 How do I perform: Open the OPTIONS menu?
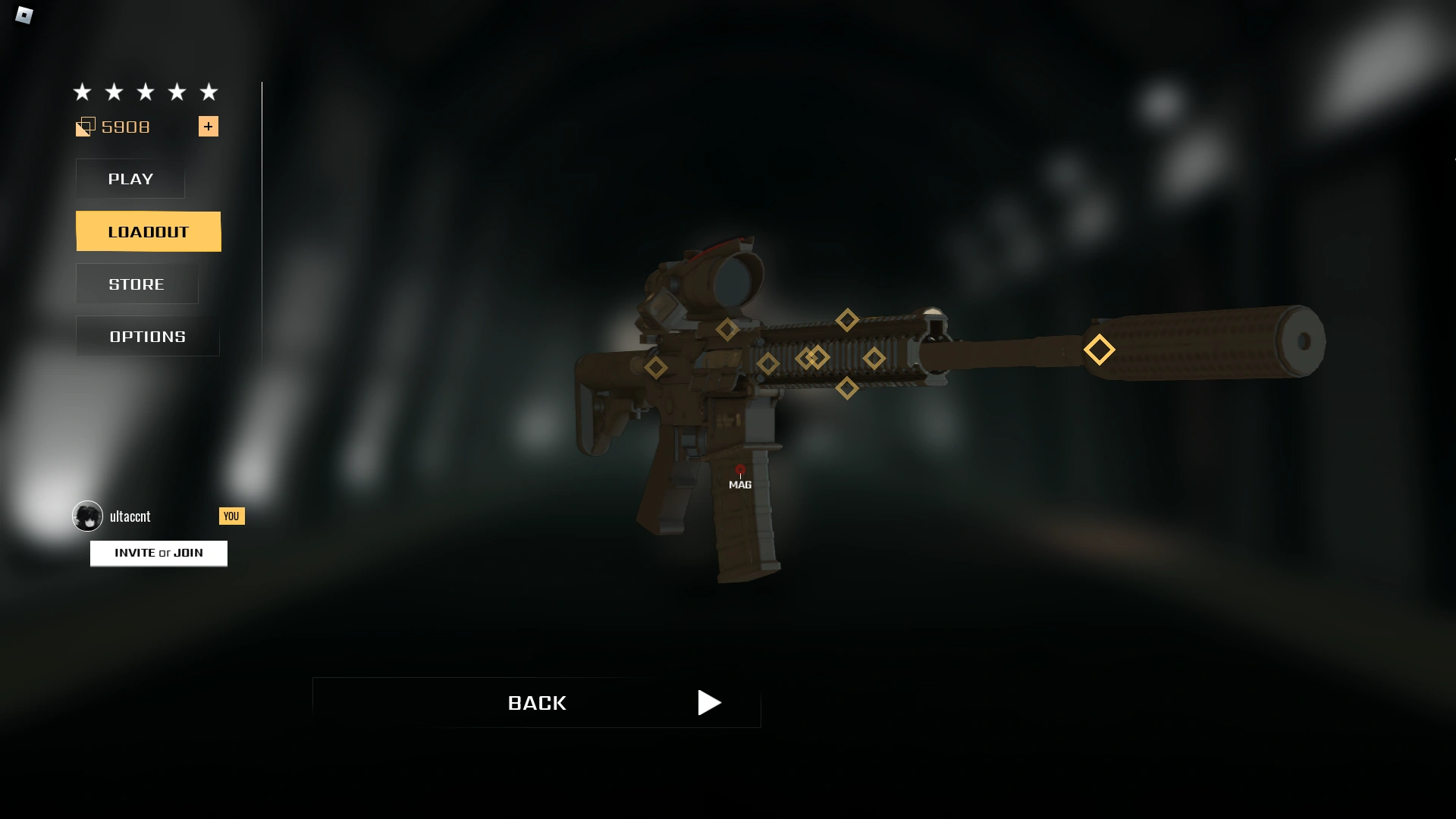tap(146, 336)
